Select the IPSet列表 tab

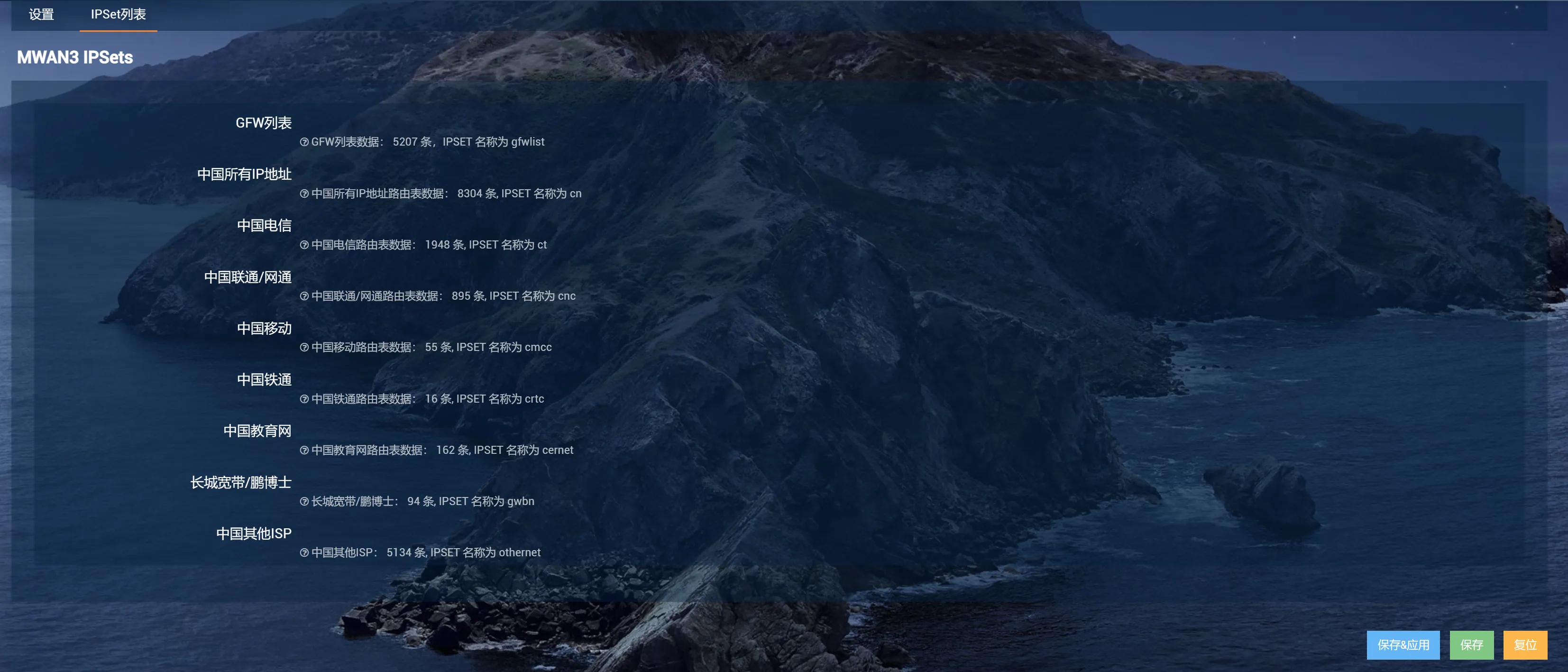click(118, 14)
